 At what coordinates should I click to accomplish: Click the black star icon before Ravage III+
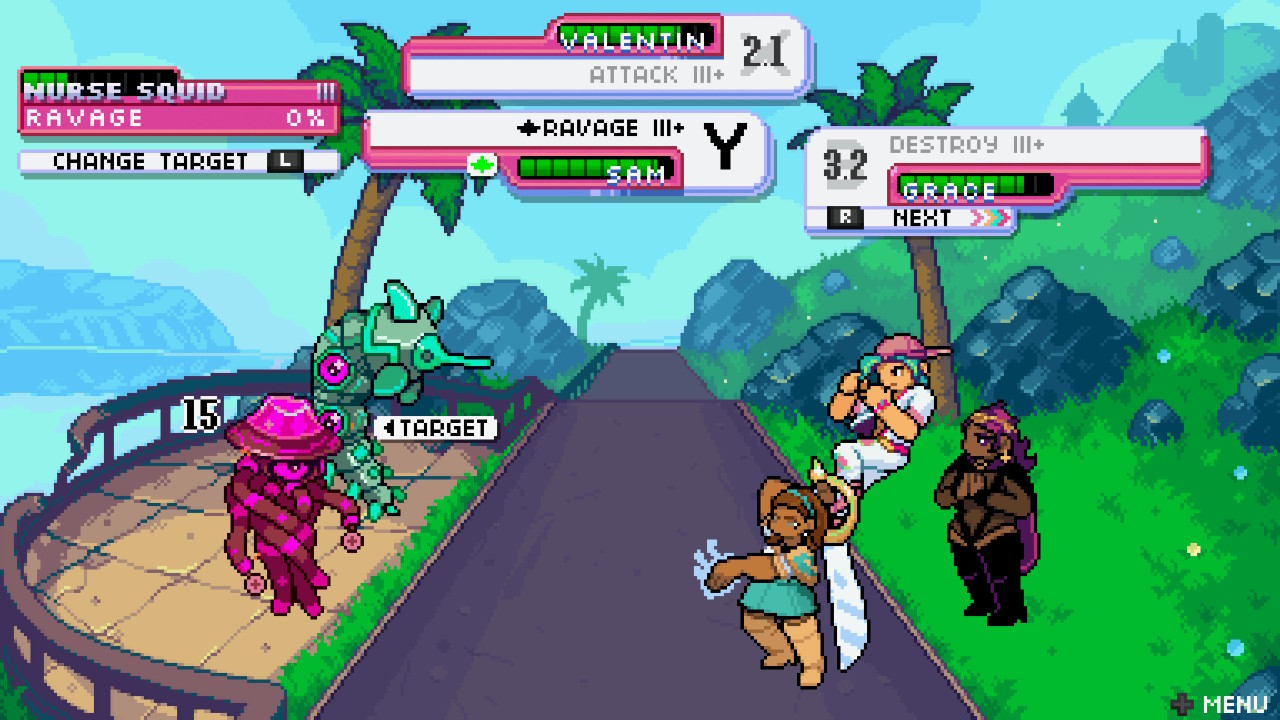(x=528, y=128)
